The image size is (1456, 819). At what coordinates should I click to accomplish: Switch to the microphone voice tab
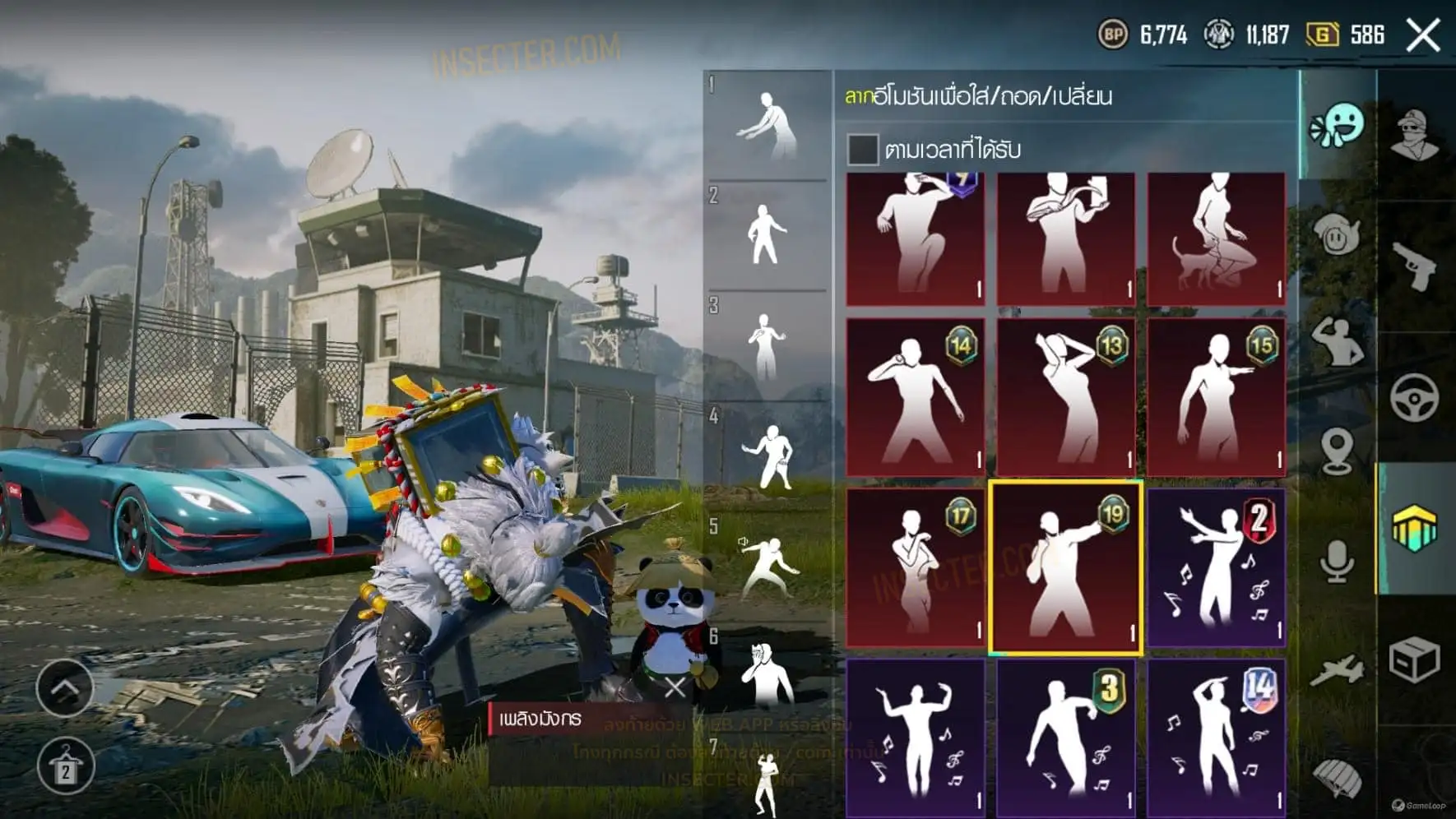click(x=1337, y=561)
